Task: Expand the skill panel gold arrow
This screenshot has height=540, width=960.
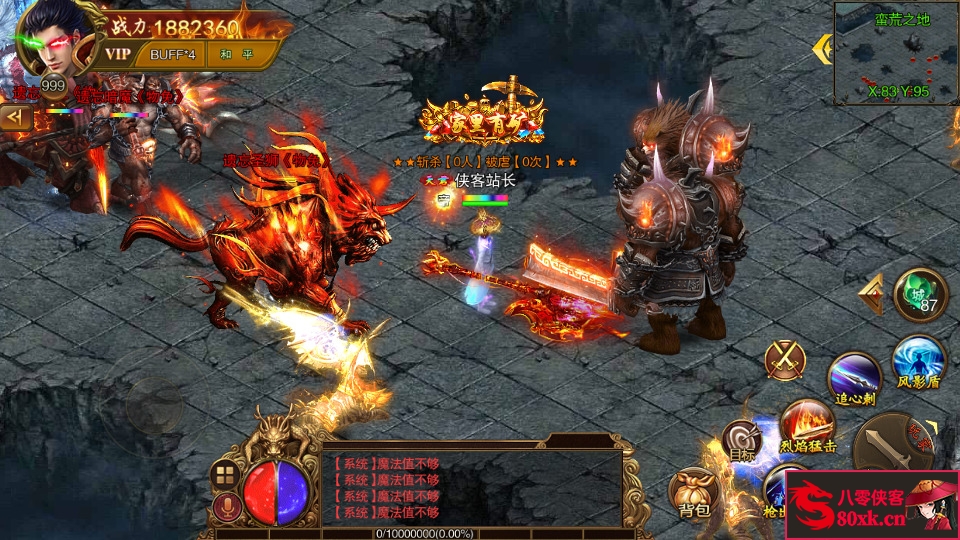Action: [871, 294]
